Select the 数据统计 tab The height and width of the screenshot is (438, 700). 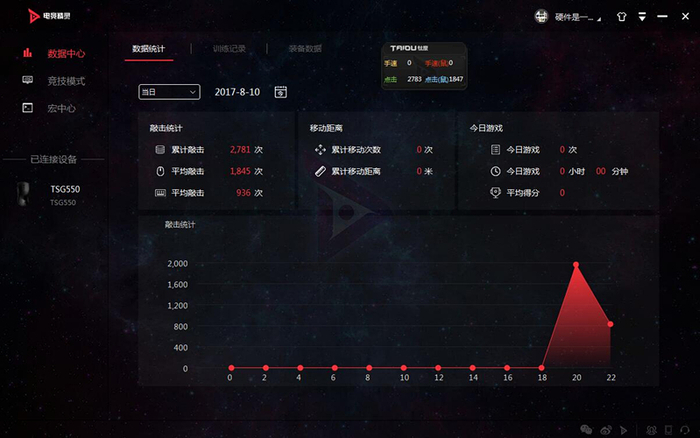point(148,48)
